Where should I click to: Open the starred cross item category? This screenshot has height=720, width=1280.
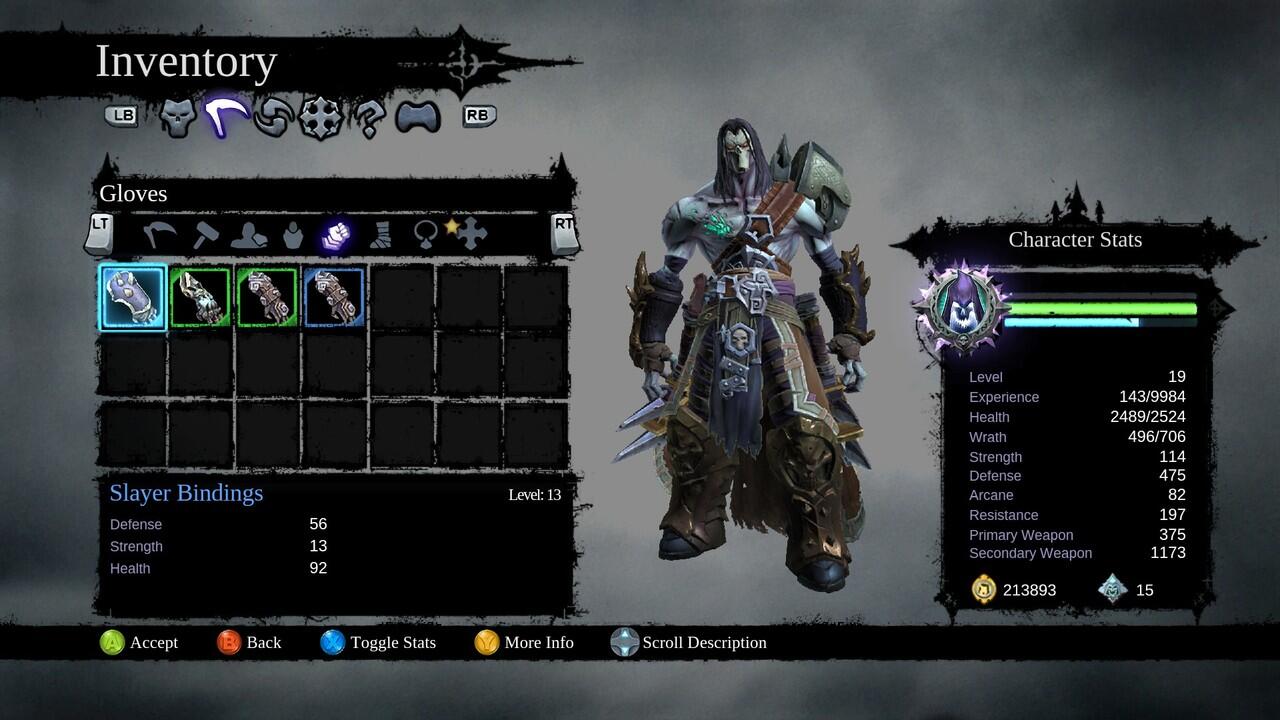468,233
